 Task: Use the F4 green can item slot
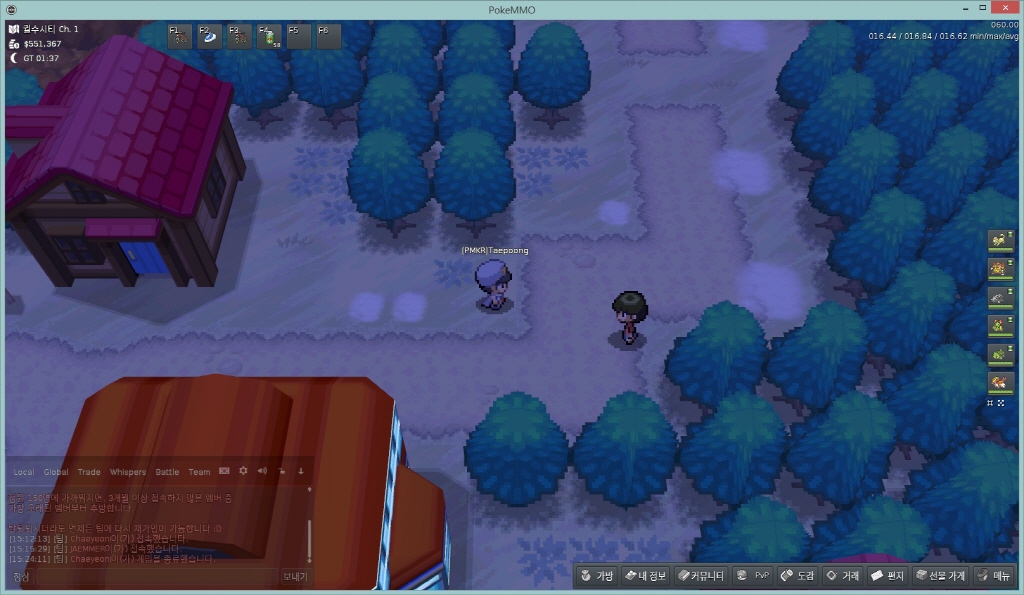coord(269,37)
